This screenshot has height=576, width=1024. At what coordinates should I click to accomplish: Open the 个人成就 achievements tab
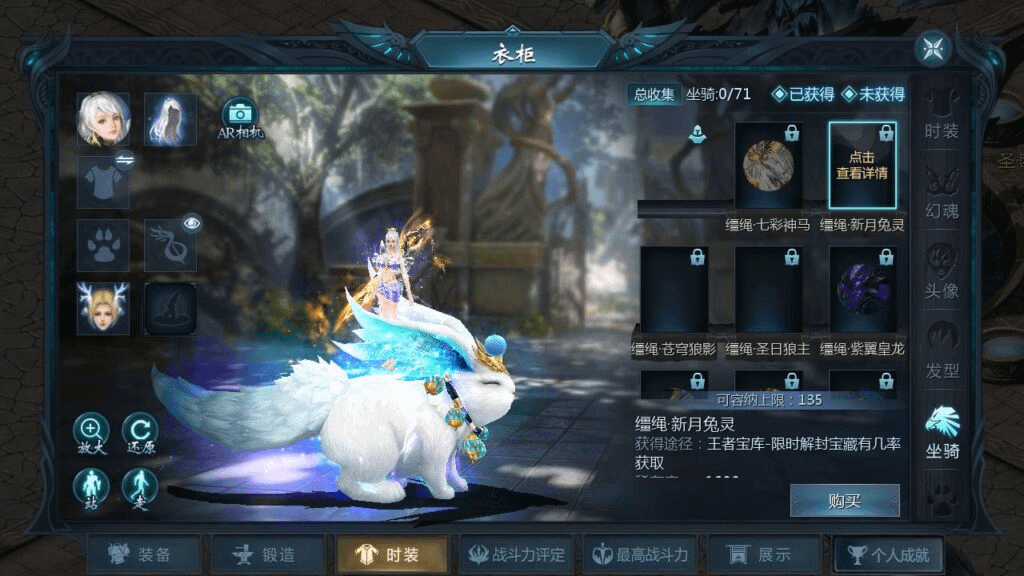pos(888,555)
